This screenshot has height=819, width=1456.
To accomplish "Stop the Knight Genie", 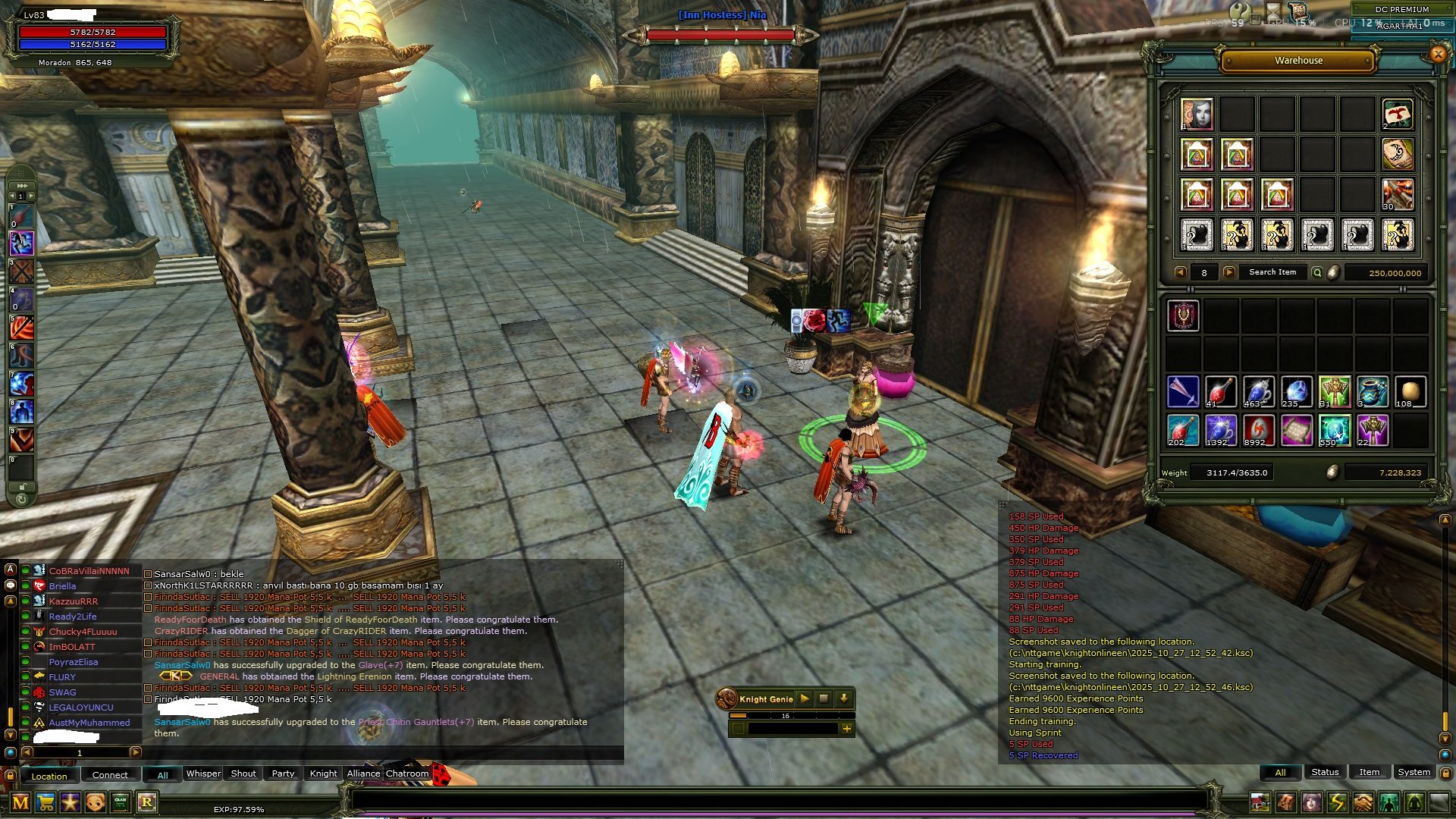I will 824,698.
